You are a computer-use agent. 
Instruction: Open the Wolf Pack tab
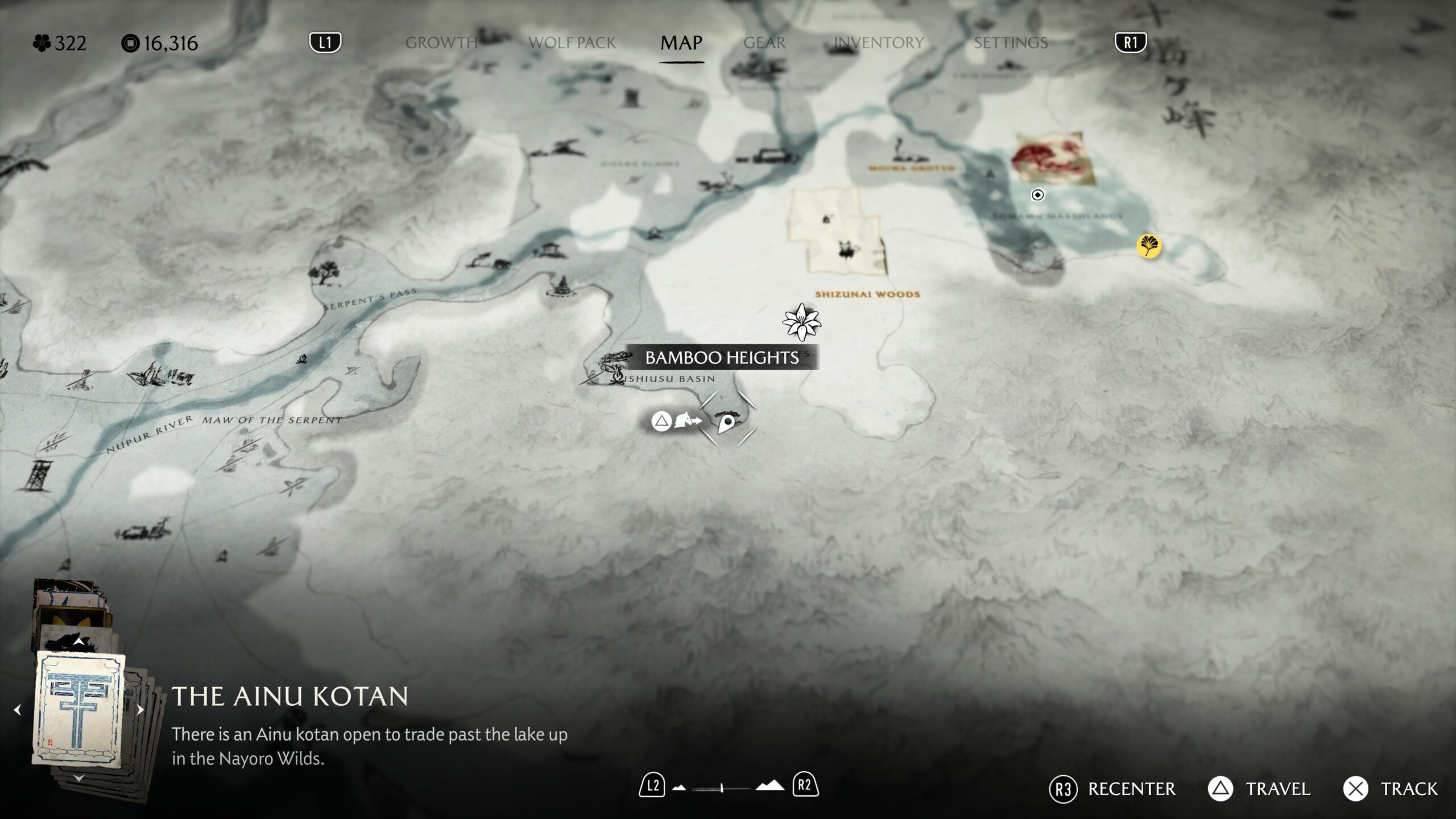(x=572, y=43)
